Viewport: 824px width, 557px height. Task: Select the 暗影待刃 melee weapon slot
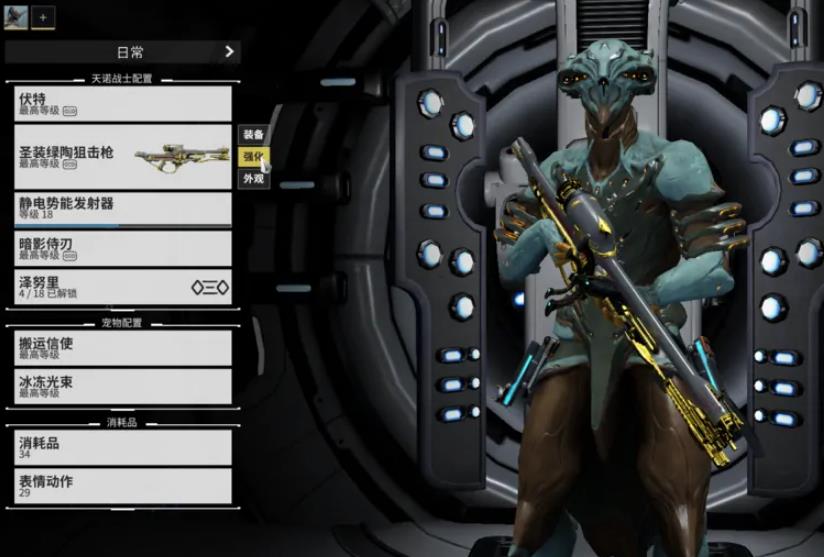[119, 248]
